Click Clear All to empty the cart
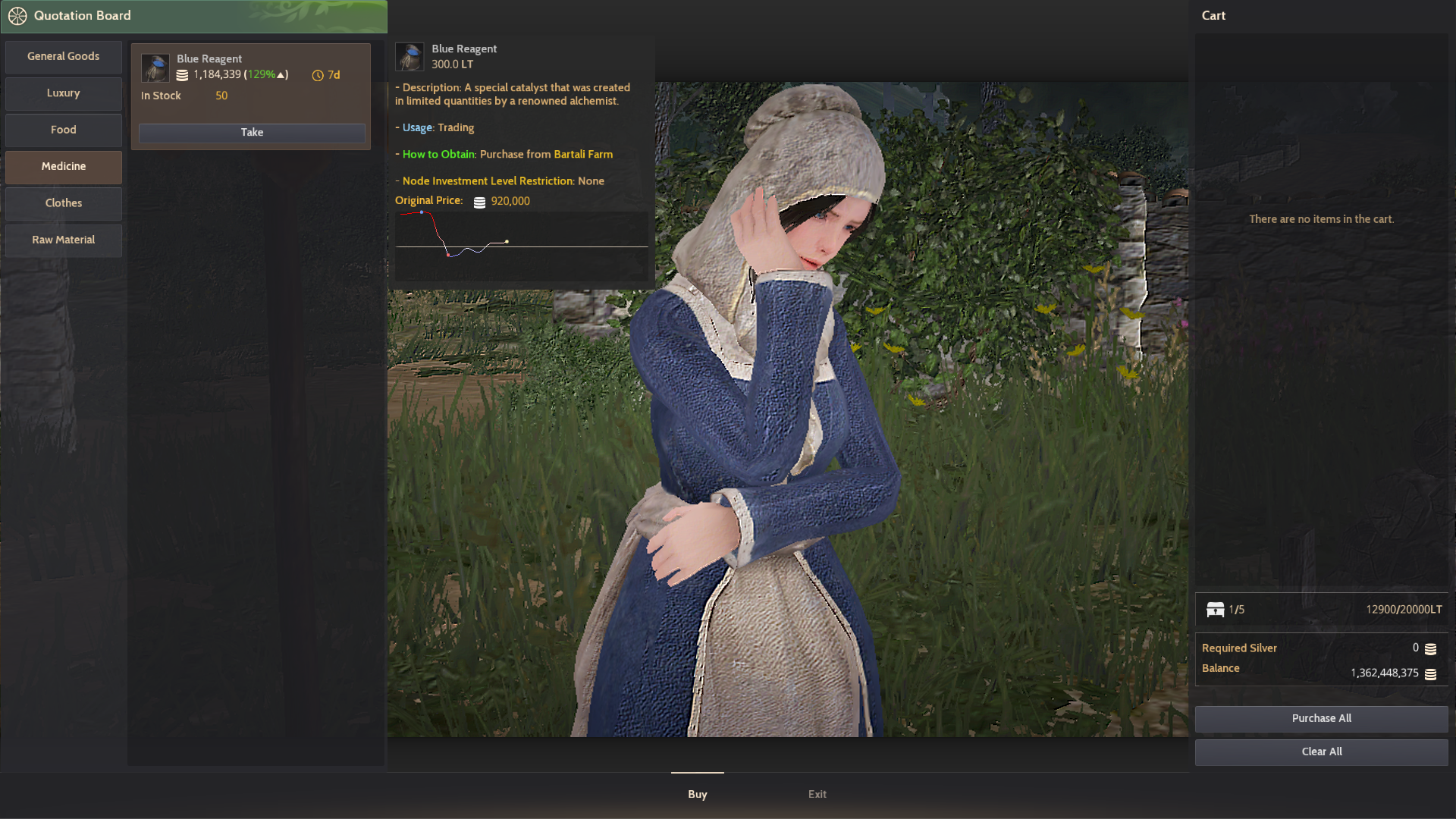Image resolution: width=1456 pixels, height=819 pixels. click(x=1321, y=752)
